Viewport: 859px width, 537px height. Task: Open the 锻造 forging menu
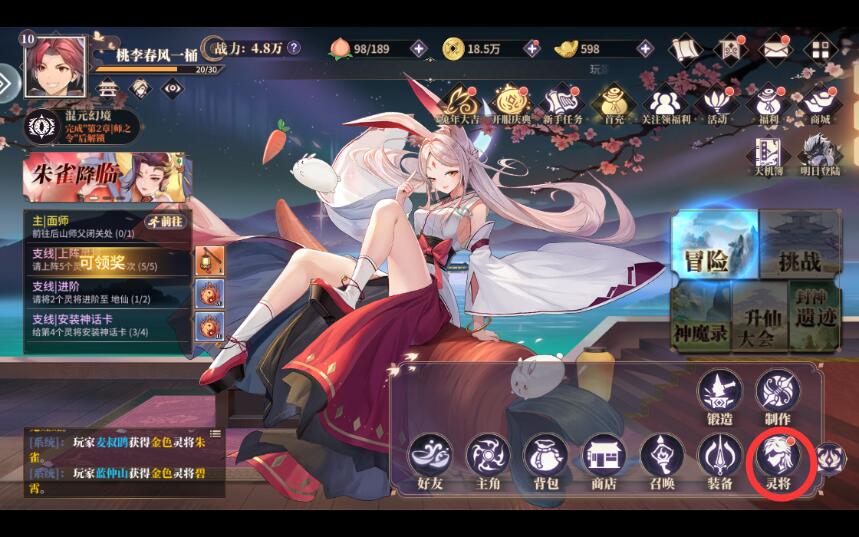pyautogui.click(x=720, y=393)
